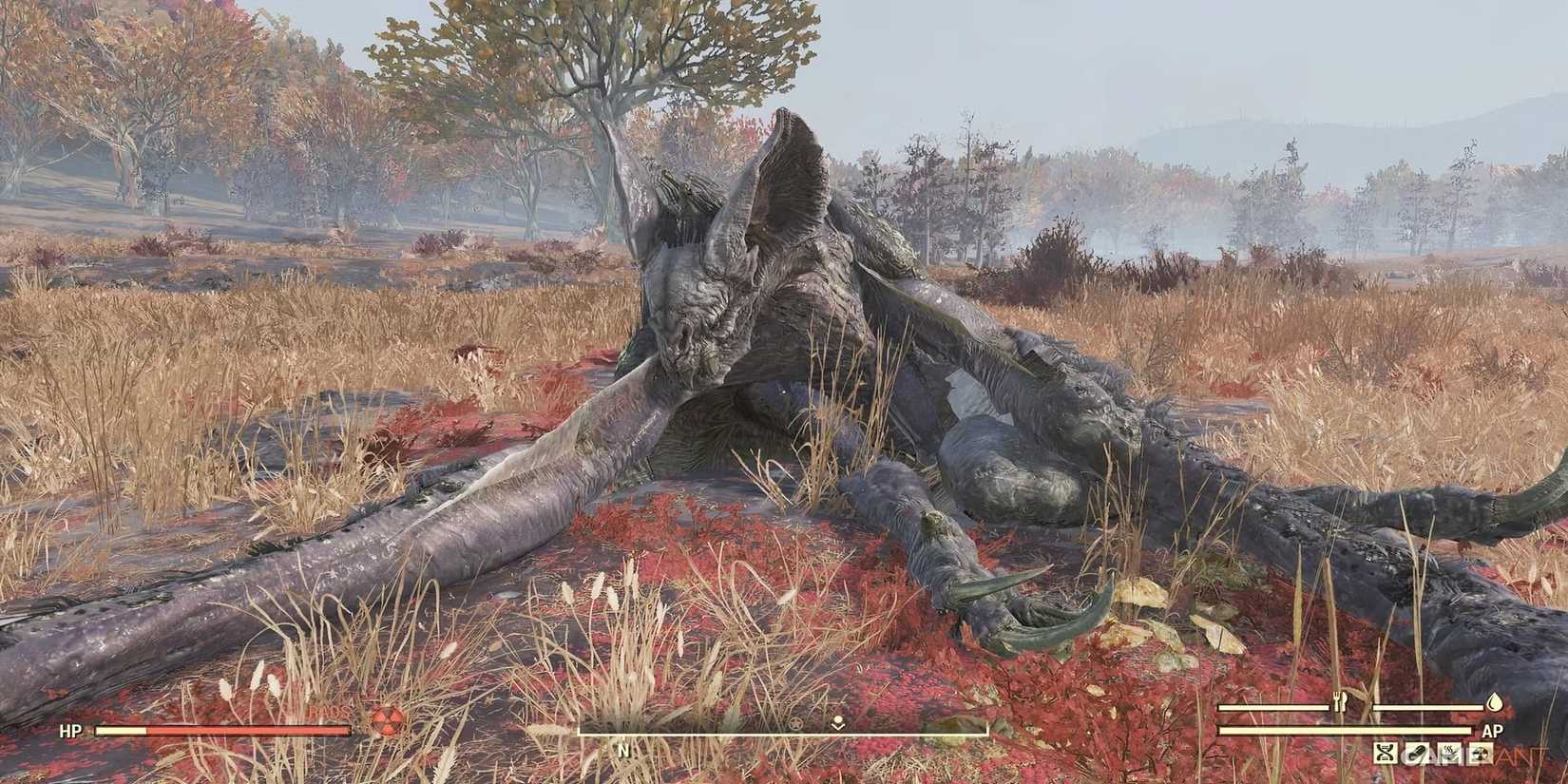Click the rightmost radiation status effect icon
Screen dimensions: 1568x784
[1480, 753]
